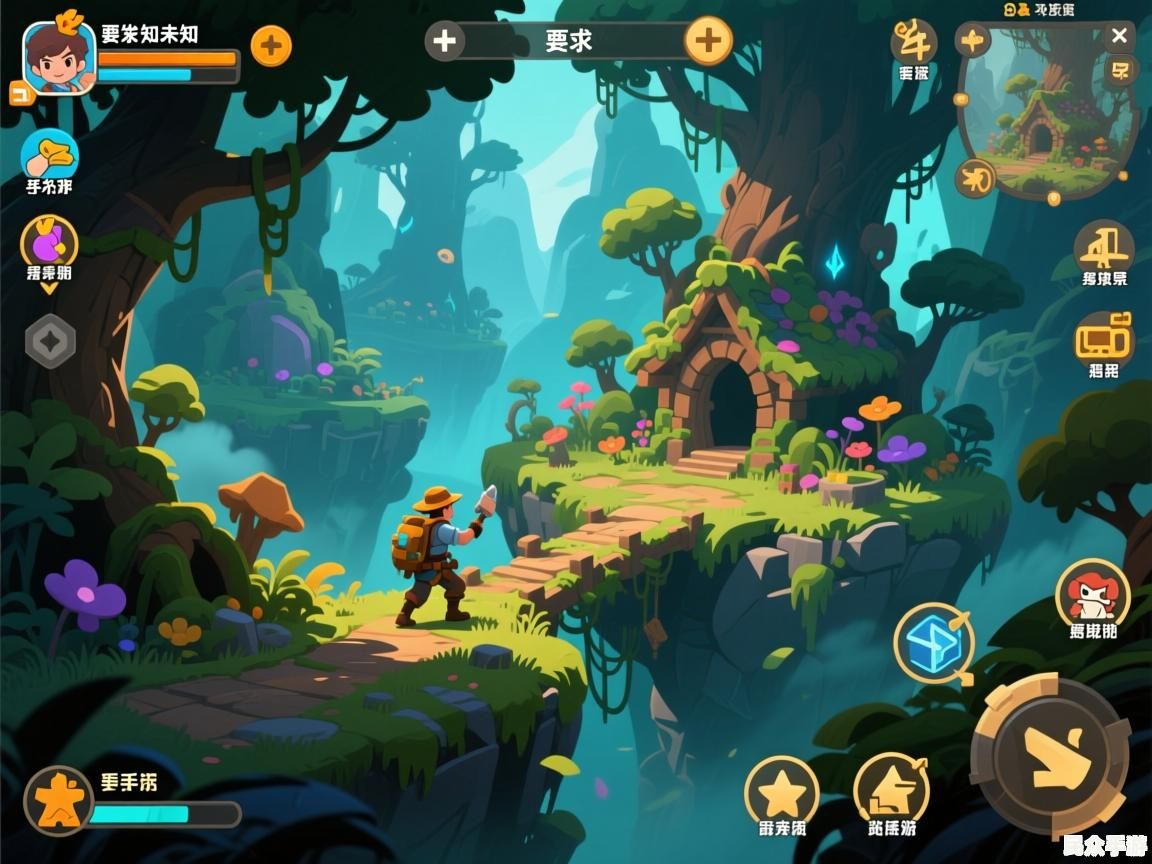Click the plus button on the minimap

pos(972,41)
